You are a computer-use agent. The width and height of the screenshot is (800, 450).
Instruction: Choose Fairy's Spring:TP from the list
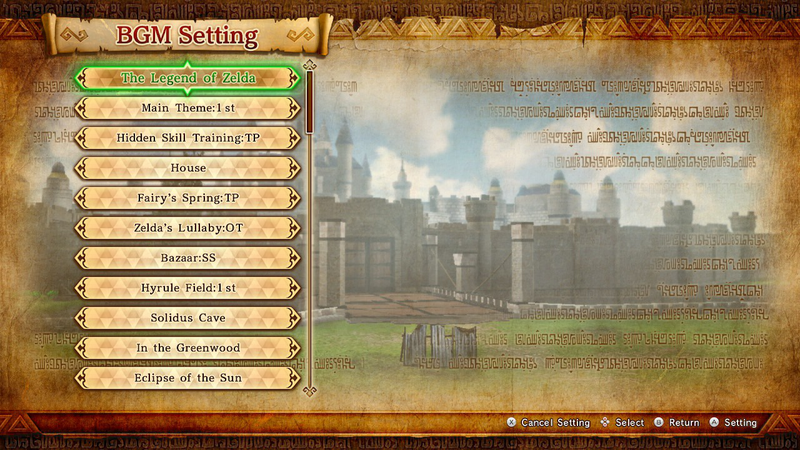tap(188, 198)
